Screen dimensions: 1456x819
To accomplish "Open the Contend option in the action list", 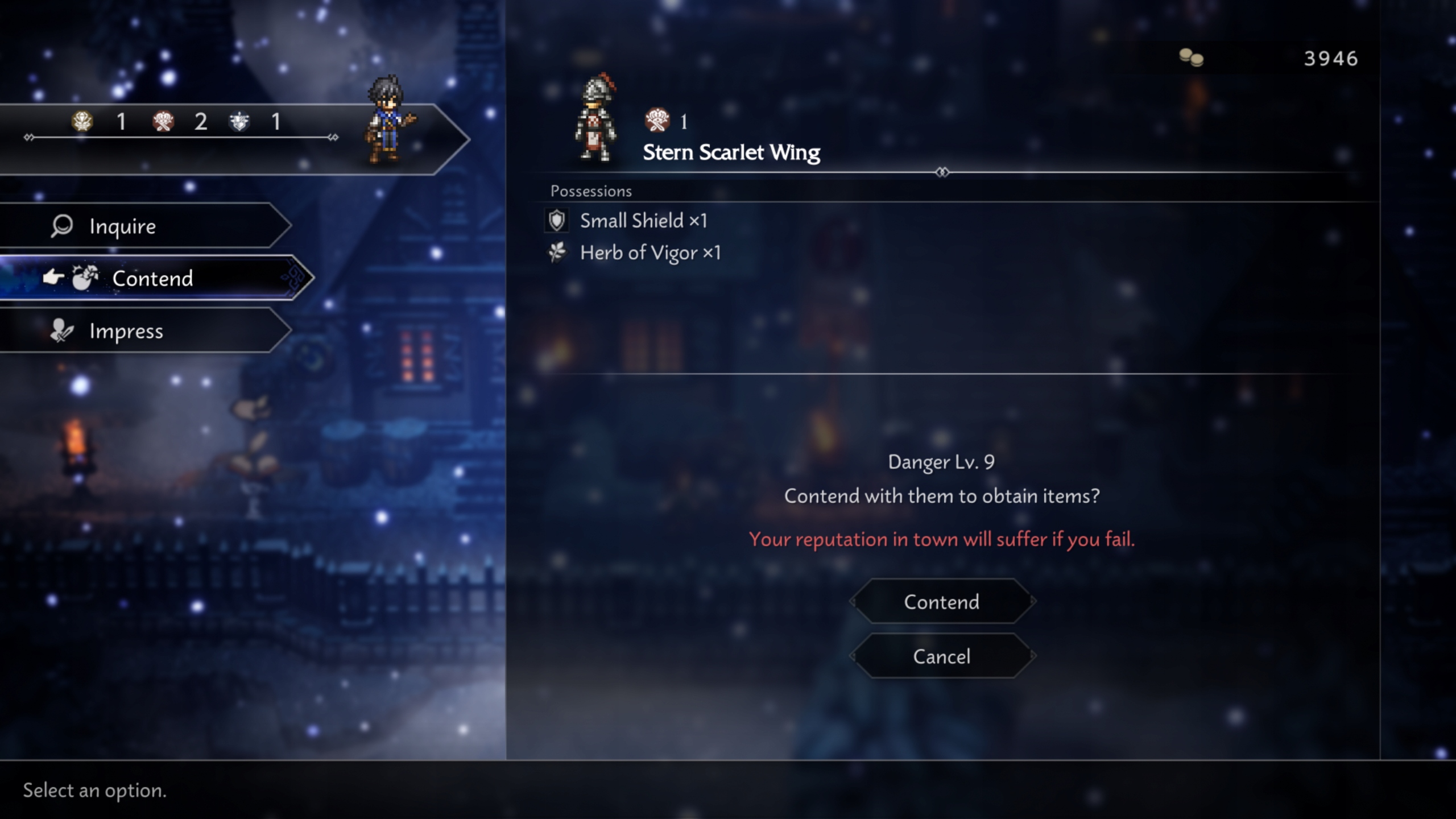I will (152, 278).
